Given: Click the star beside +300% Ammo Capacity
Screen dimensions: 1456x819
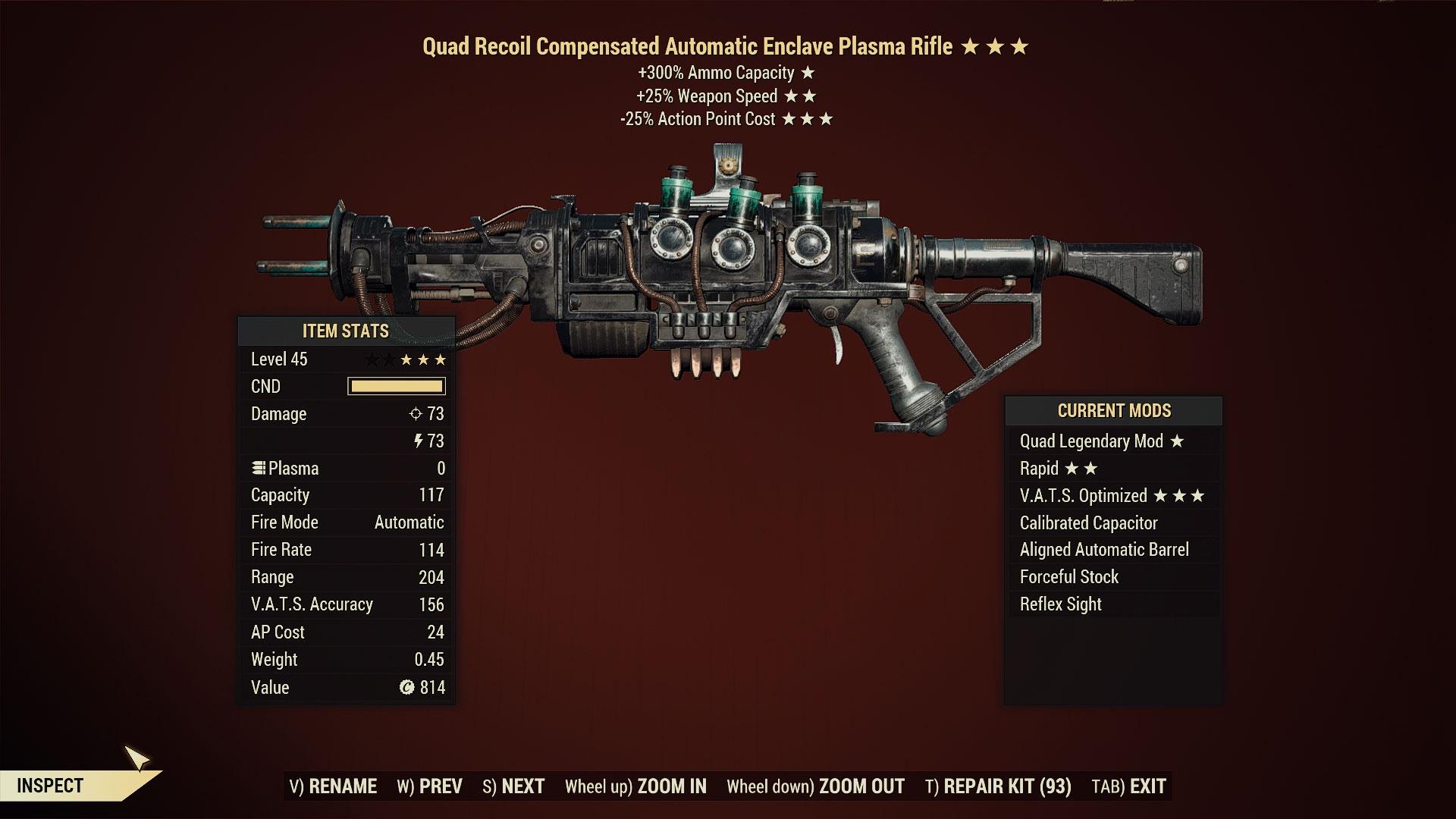Looking at the screenshot, I should (808, 74).
